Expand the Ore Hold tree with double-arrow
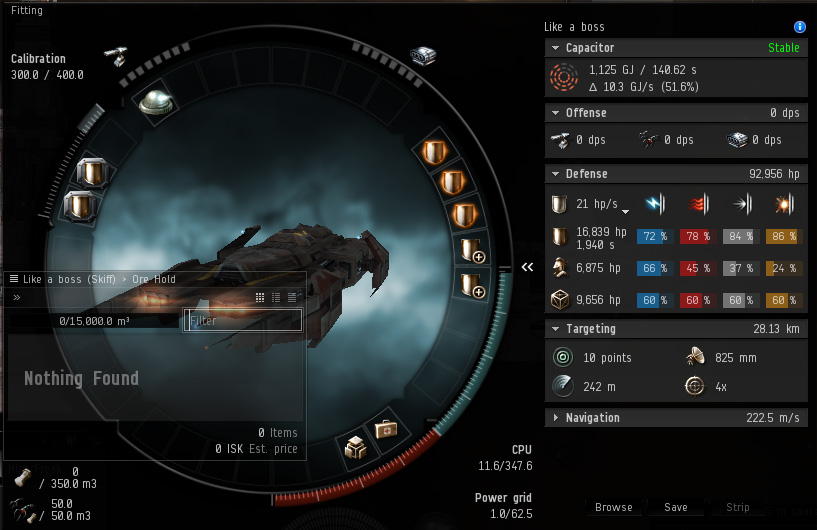Screen dimensions: 817x530 (17, 297)
